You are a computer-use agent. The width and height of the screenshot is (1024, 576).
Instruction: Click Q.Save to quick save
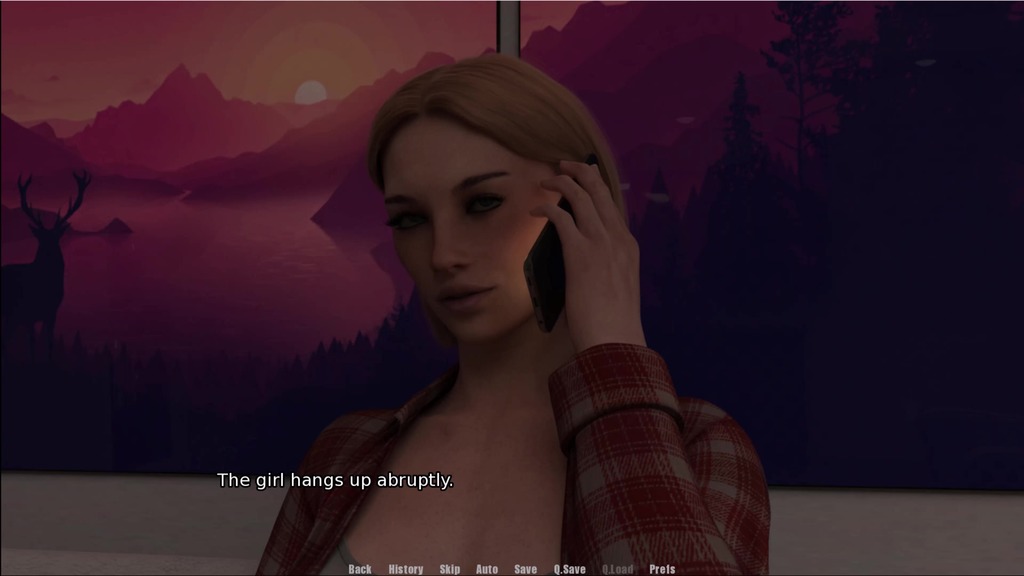pyautogui.click(x=570, y=569)
